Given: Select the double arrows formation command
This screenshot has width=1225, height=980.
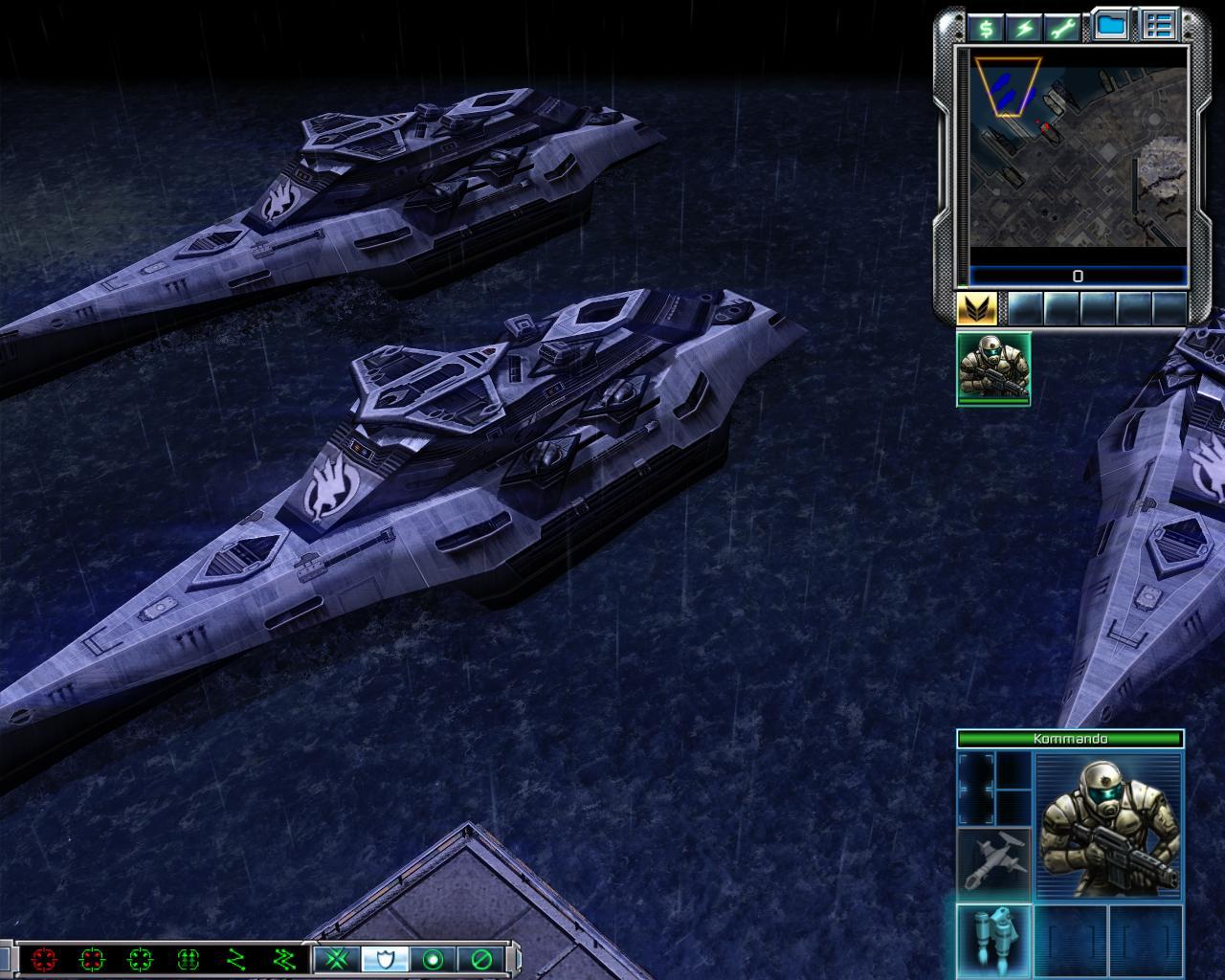Looking at the screenshot, I should [x=189, y=958].
